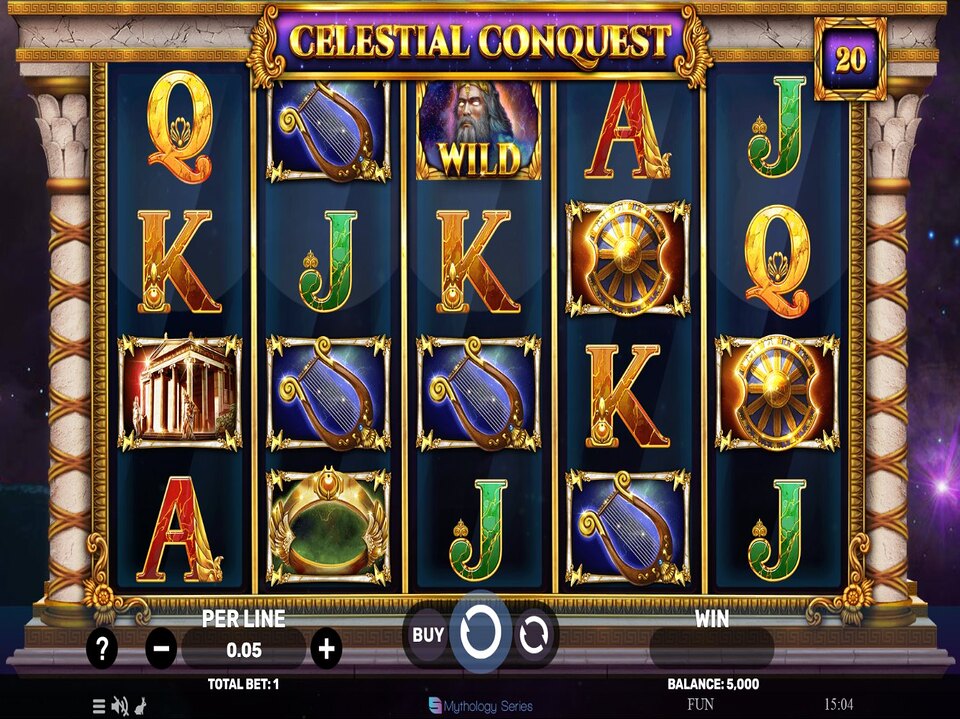Toggle the rabbit quick spin icon
Viewport: 960px width, 719px height.
pyautogui.click(x=139, y=706)
